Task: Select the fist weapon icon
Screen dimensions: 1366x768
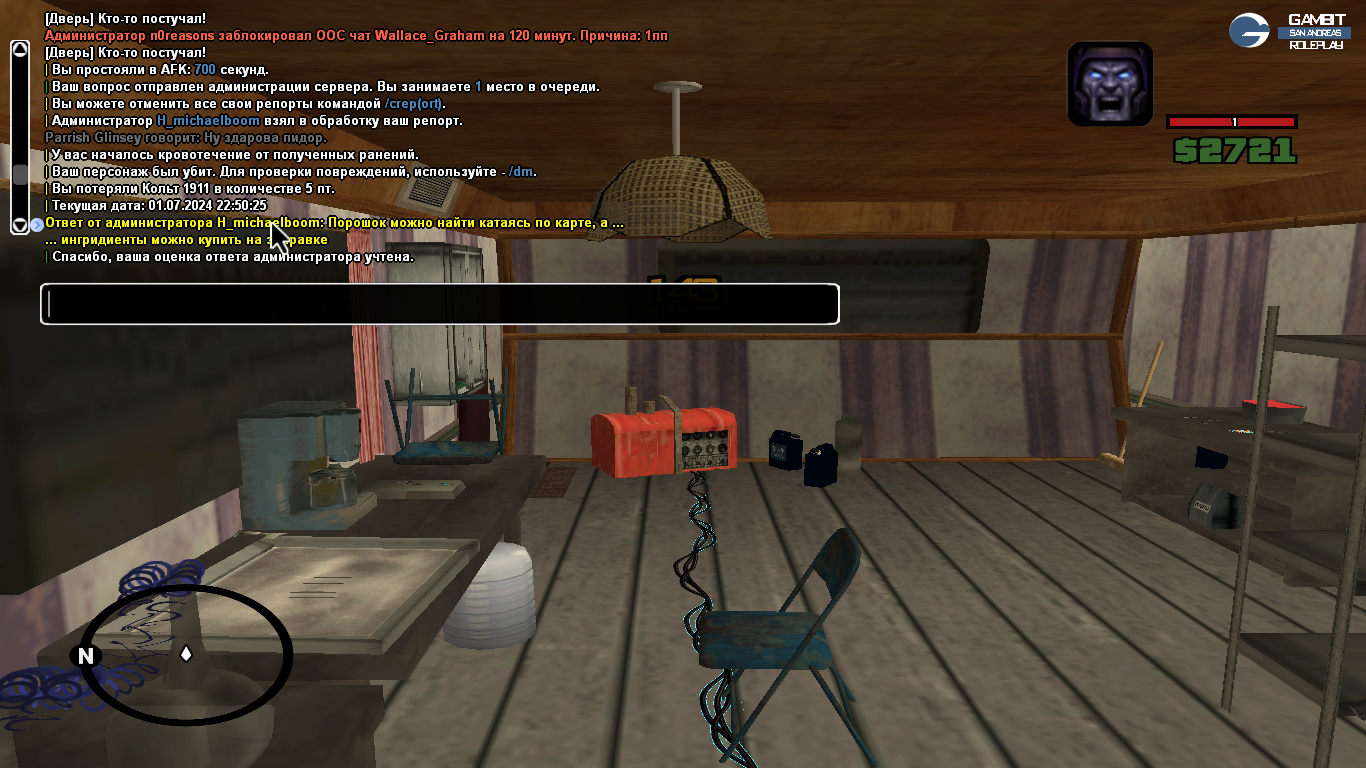Action: [x=1110, y=84]
